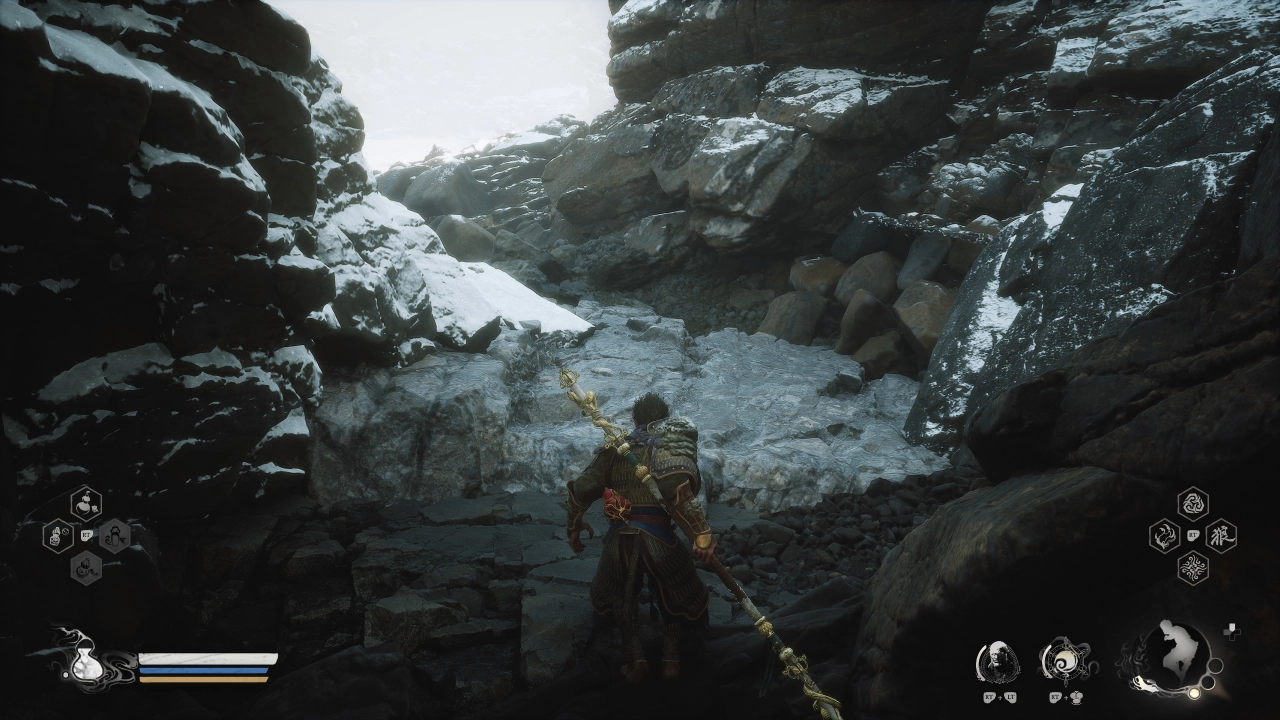Select the gourd item quick slot
The image size is (1280, 720).
pos(86,503)
